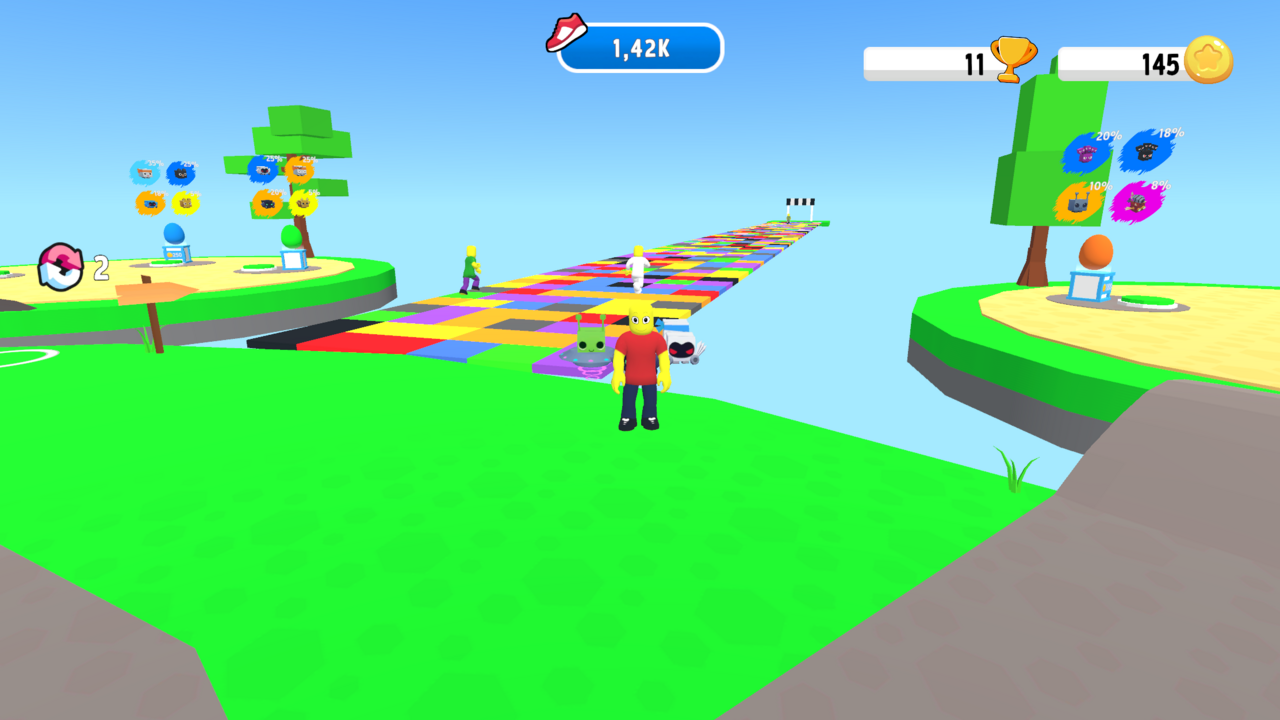This screenshot has width=1280, height=720.
Task: Choose the pirate pet at 8% chance
Action: [x=1138, y=202]
